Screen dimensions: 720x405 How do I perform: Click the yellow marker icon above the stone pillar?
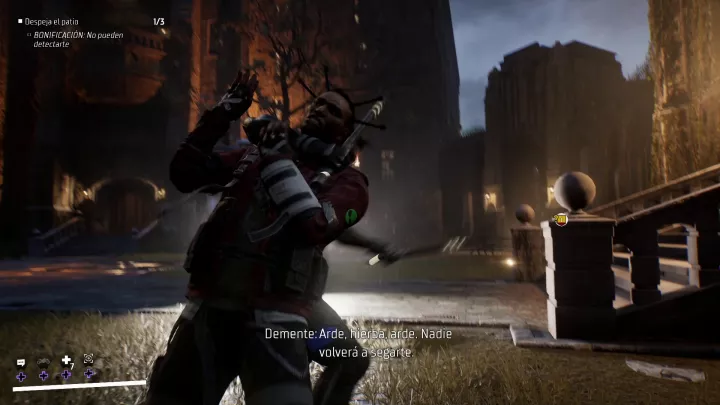[x=561, y=219]
